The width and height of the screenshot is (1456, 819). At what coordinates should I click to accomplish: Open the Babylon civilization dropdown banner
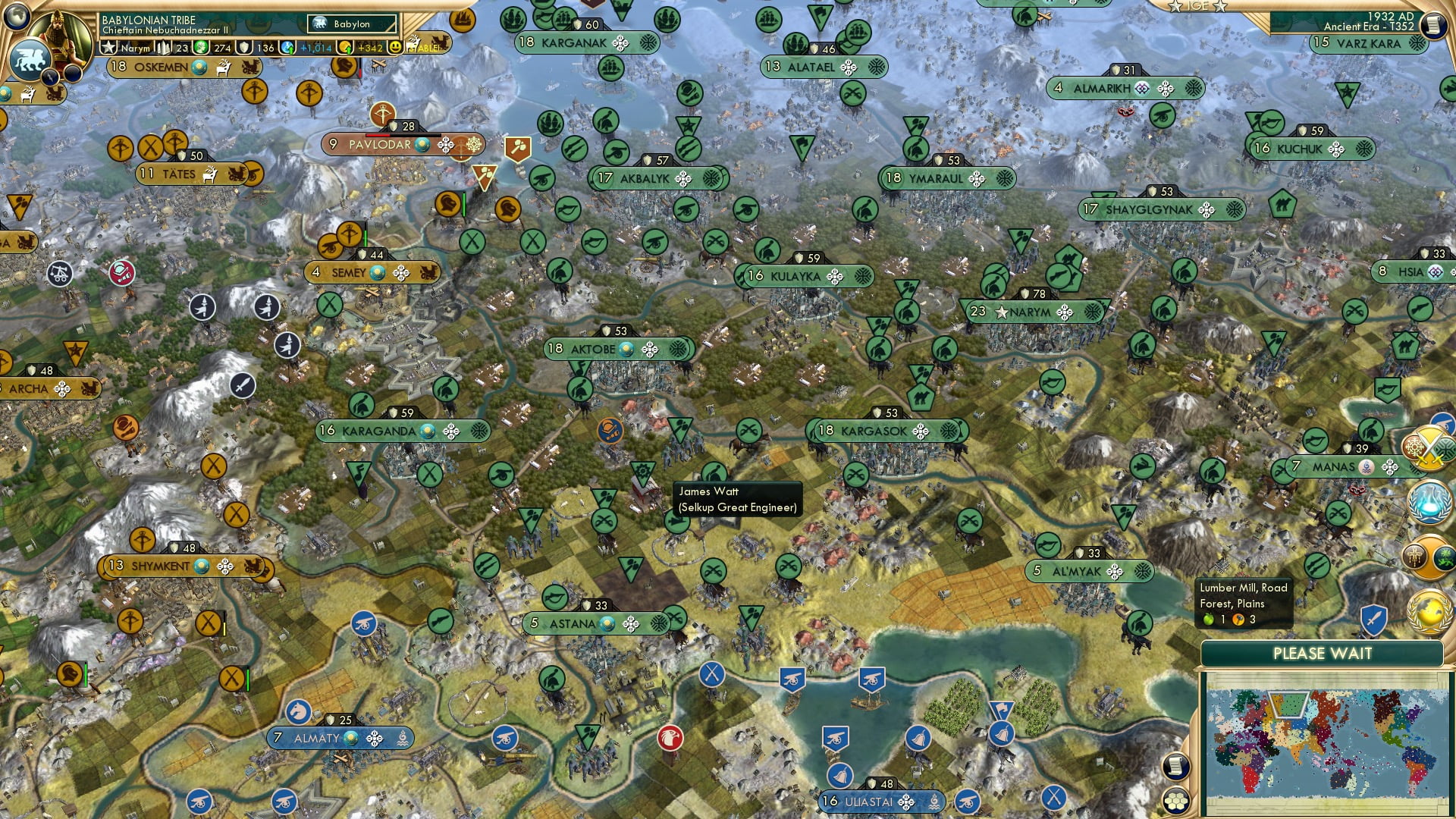[351, 24]
